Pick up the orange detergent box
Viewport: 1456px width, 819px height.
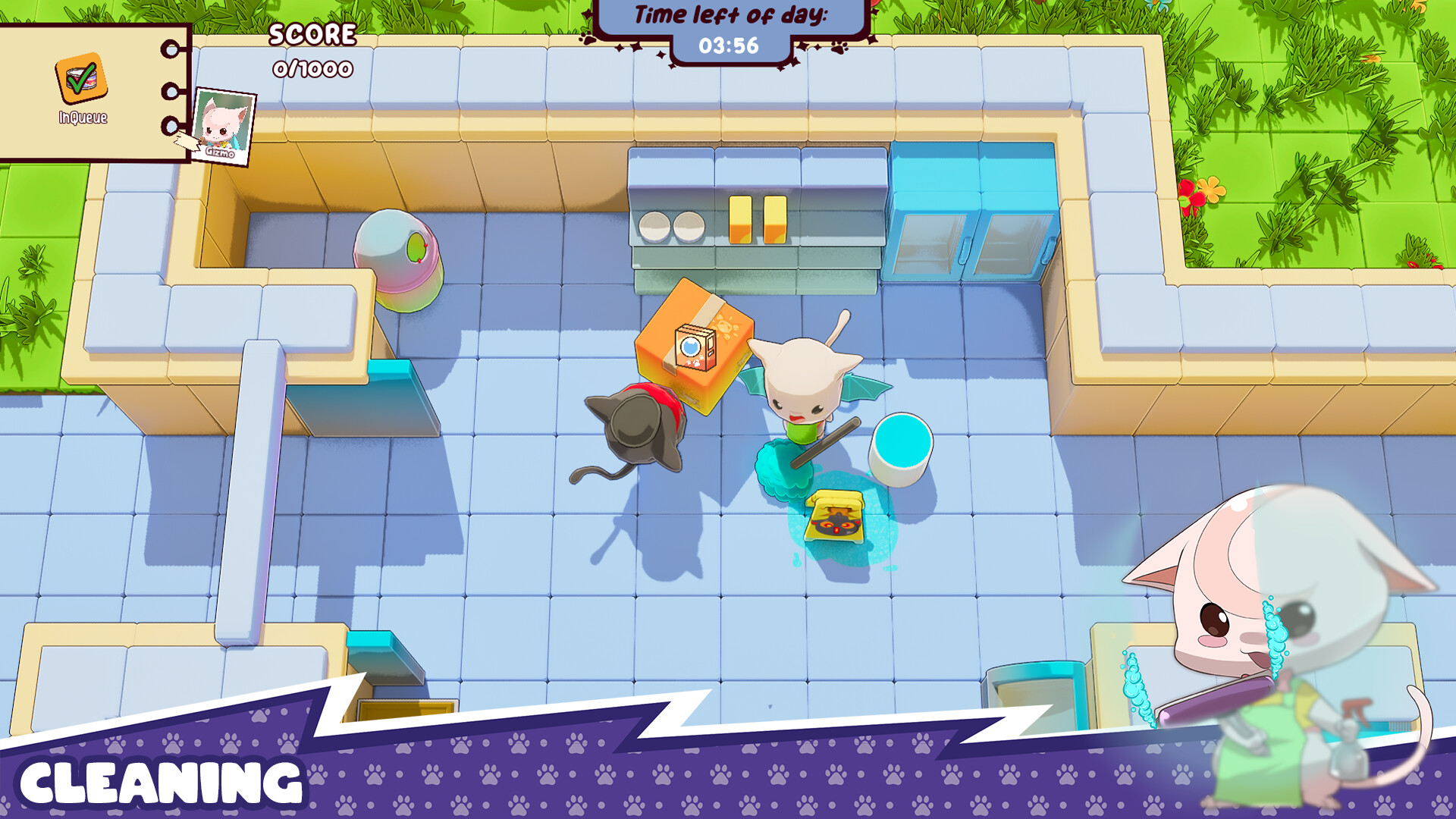point(694,349)
